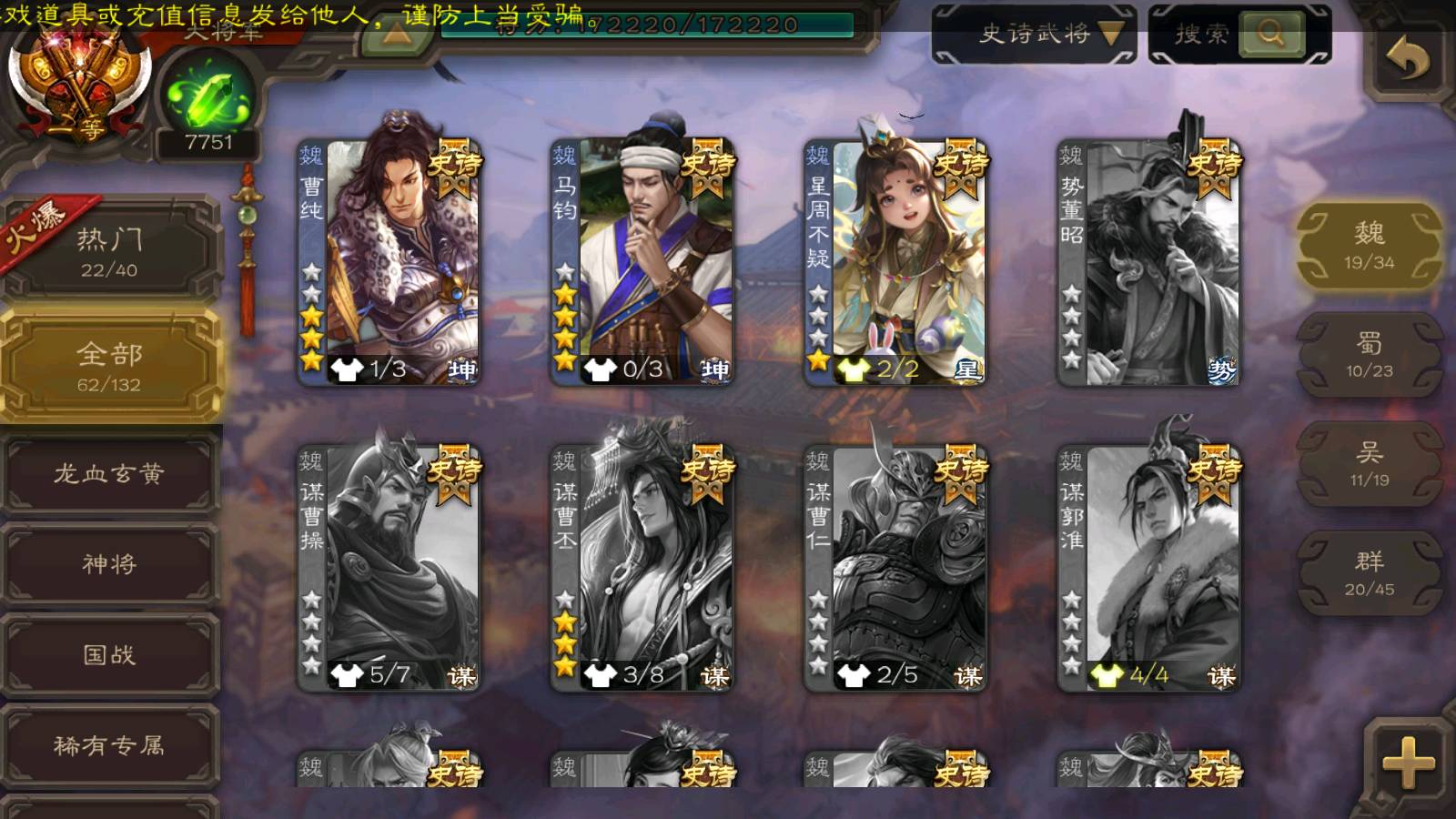Open the 史诗武将 filter dropdown
The height and width of the screenshot is (819, 1456).
click(1035, 35)
